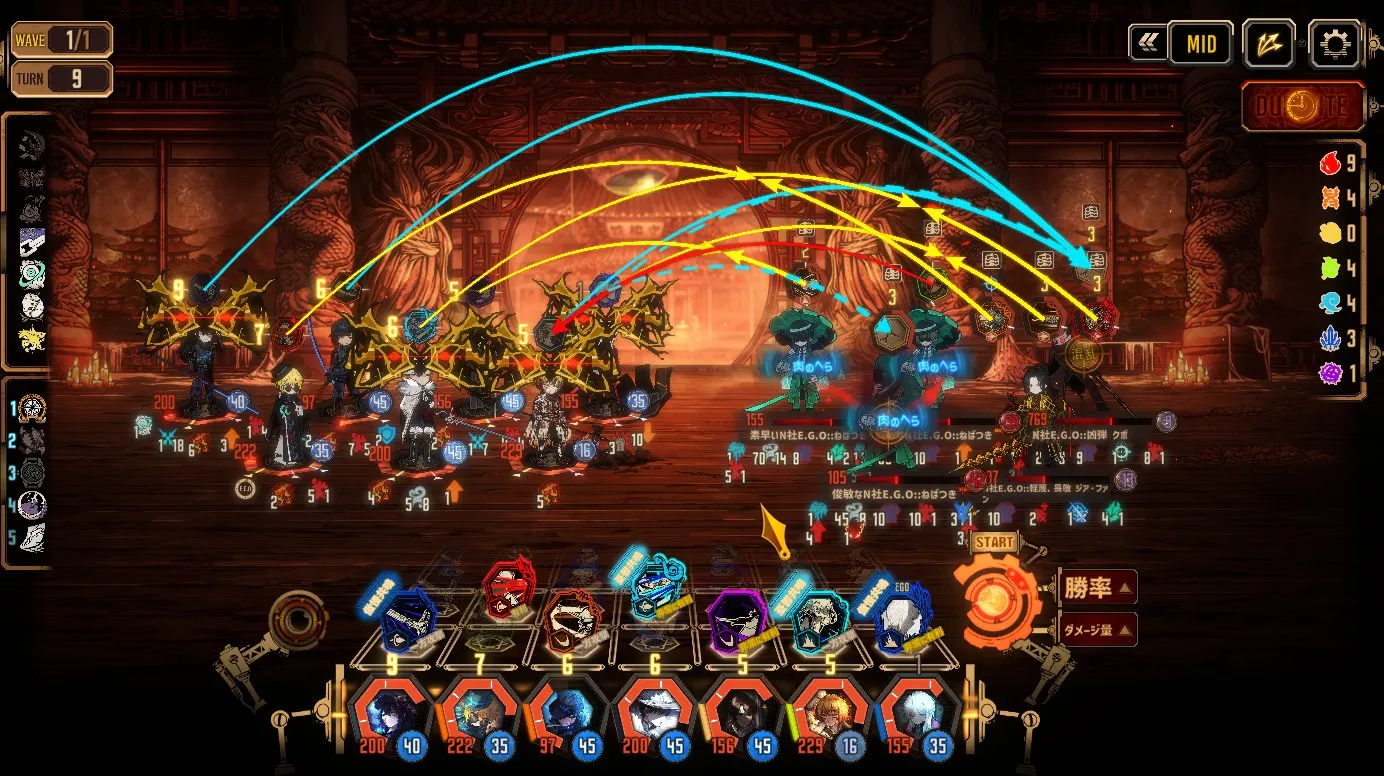
Task: Select the sinner portrait with 200 HP, 40 SP
Action: coord(390,714)
